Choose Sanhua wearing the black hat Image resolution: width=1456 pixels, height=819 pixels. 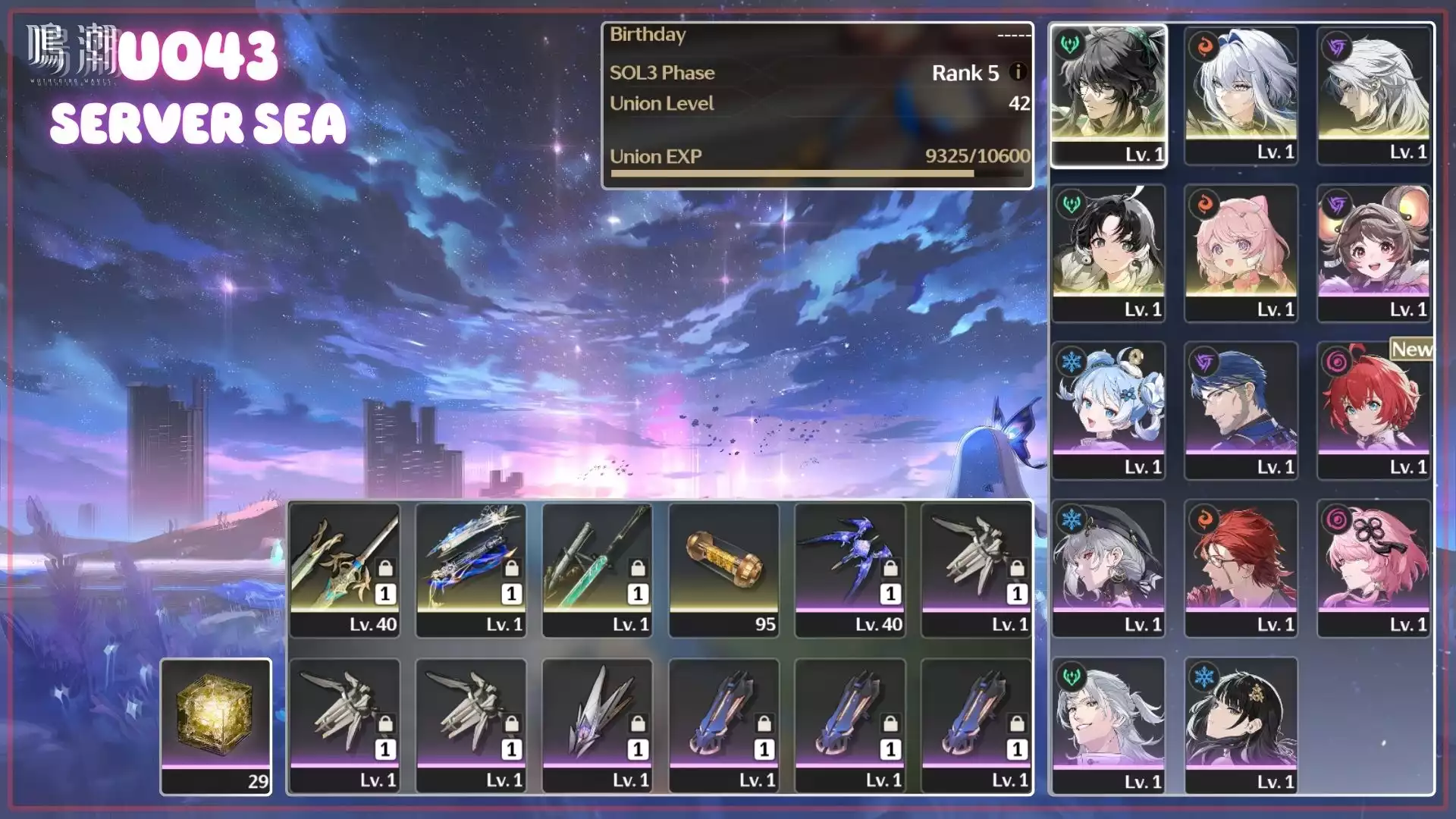(1108, 568)
